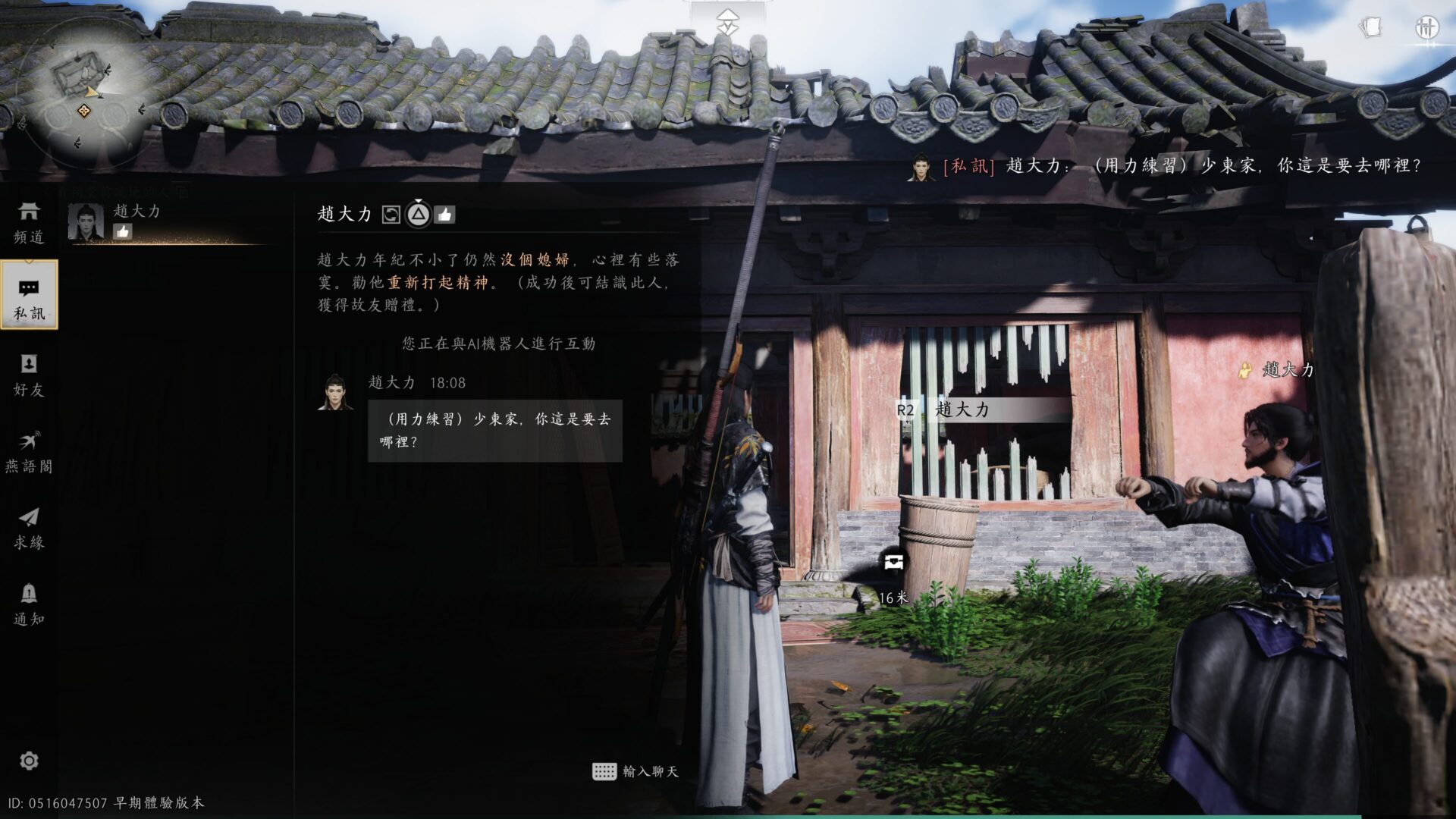Open the circular minimap
The height and width of the screenshot is (819, 1456).
82,91
